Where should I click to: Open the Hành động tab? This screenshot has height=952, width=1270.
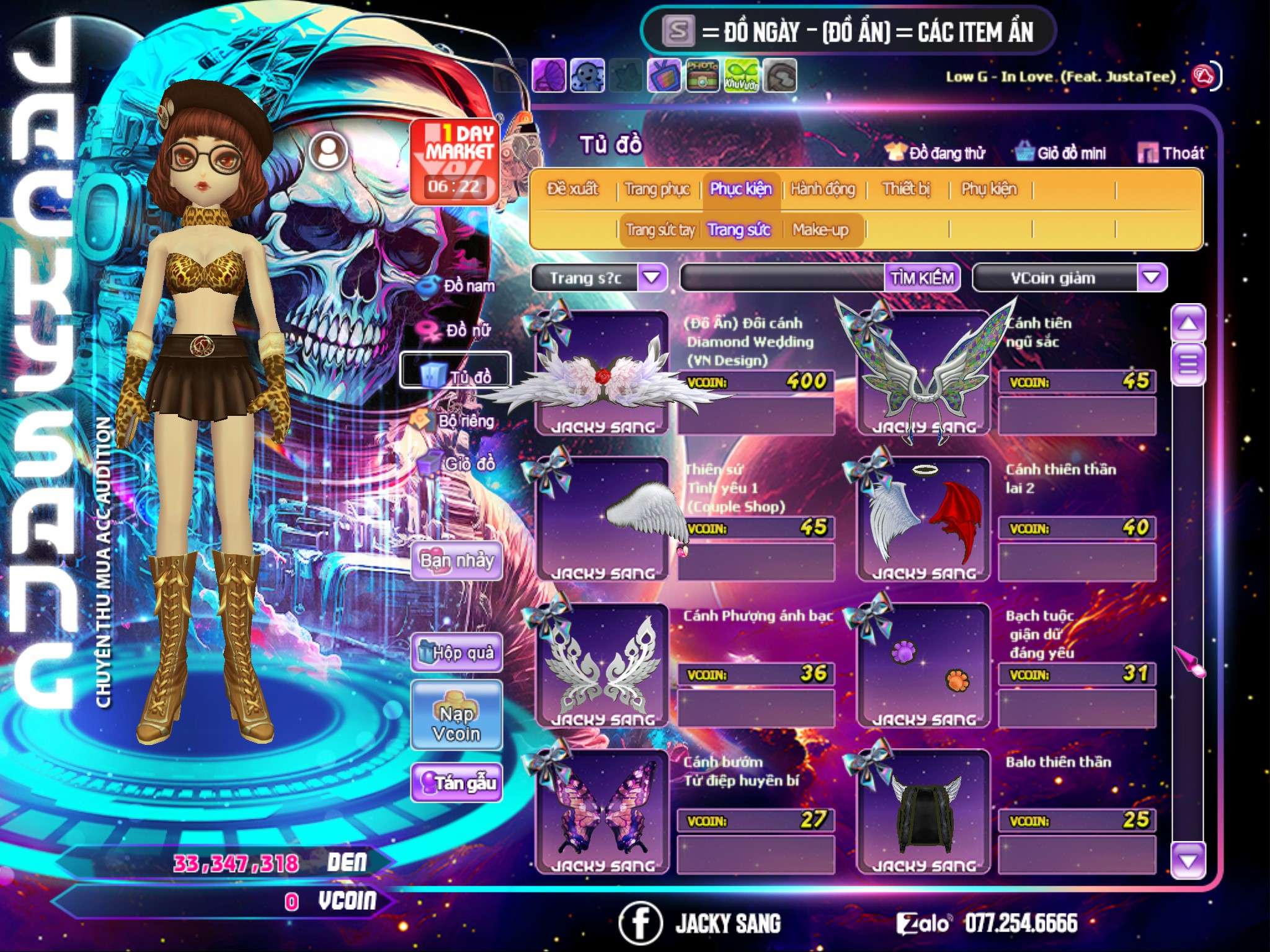click(823, 189)
